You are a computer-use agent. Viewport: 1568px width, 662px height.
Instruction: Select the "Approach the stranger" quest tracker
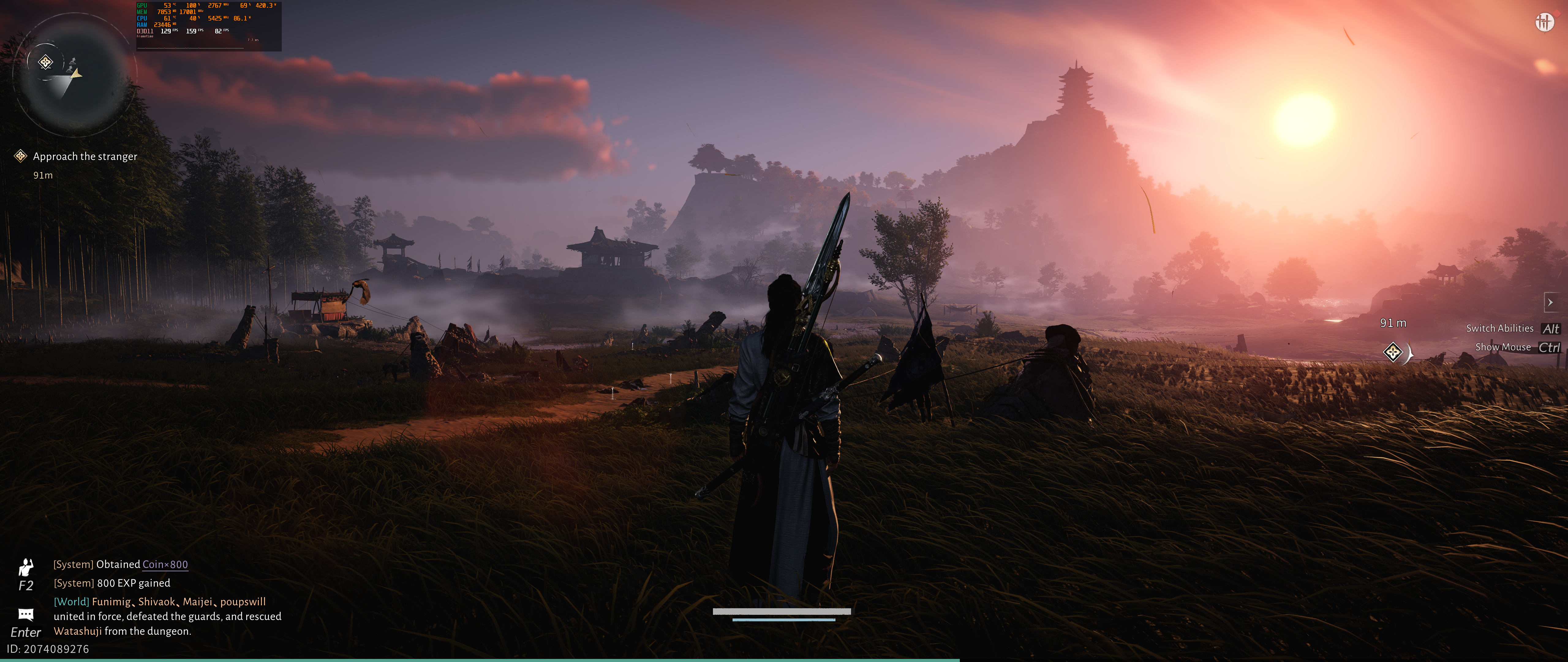(85, 157)
